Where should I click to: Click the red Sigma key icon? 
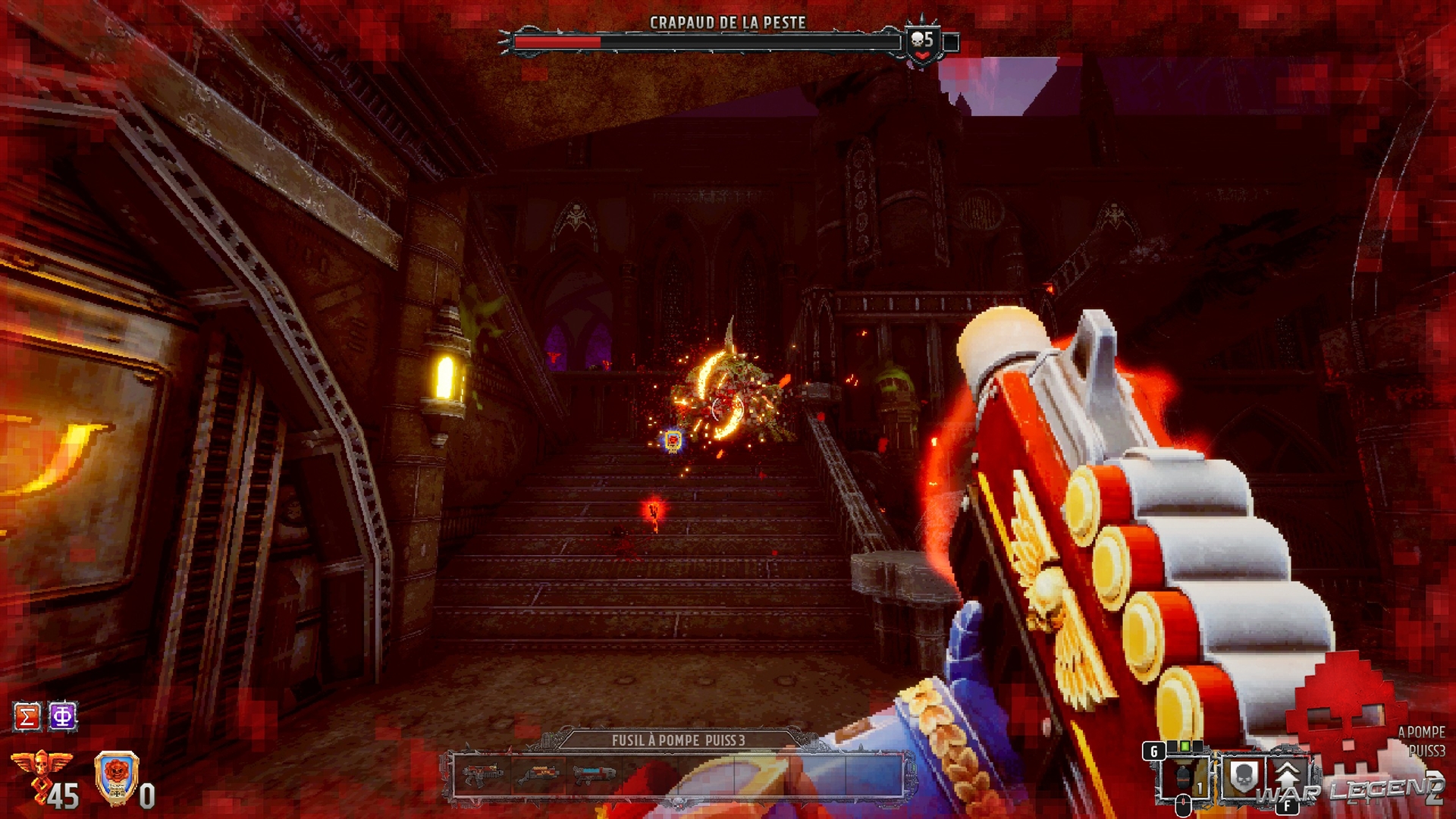27,717
